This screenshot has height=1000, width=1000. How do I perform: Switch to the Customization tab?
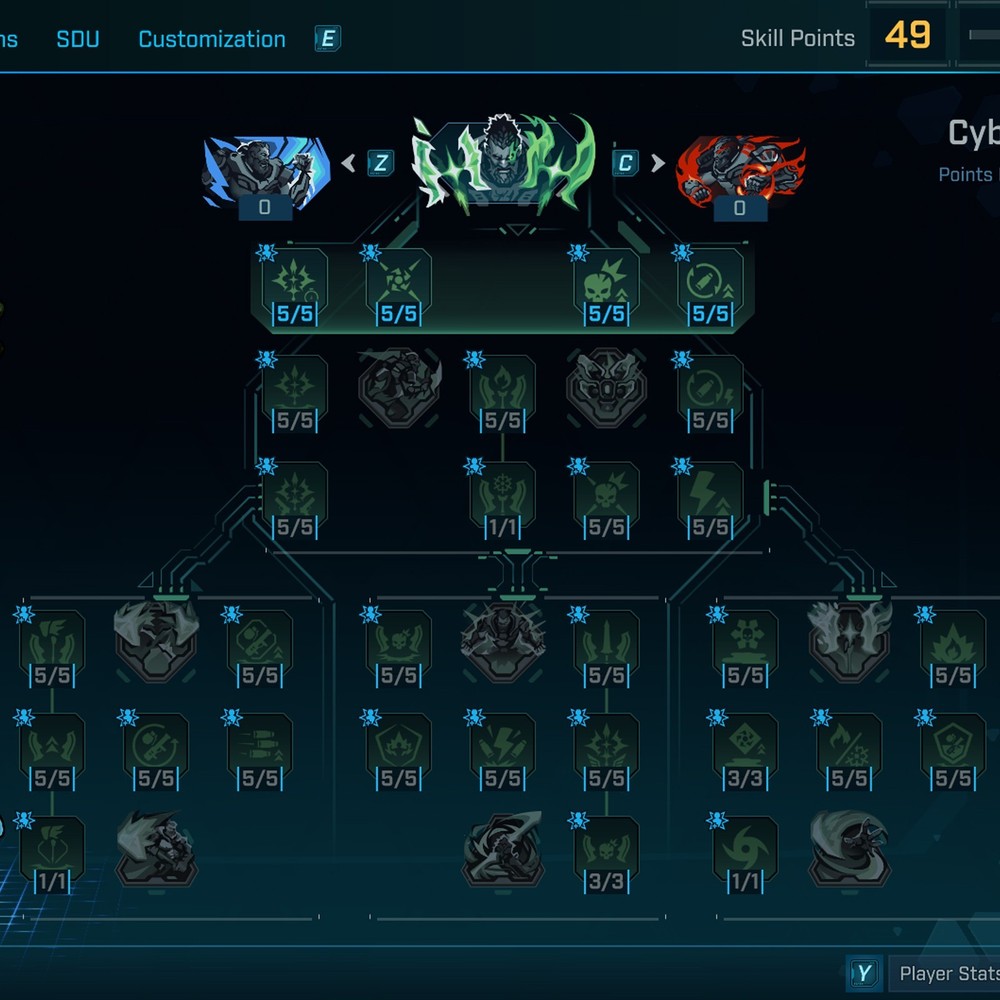[211, 39]
